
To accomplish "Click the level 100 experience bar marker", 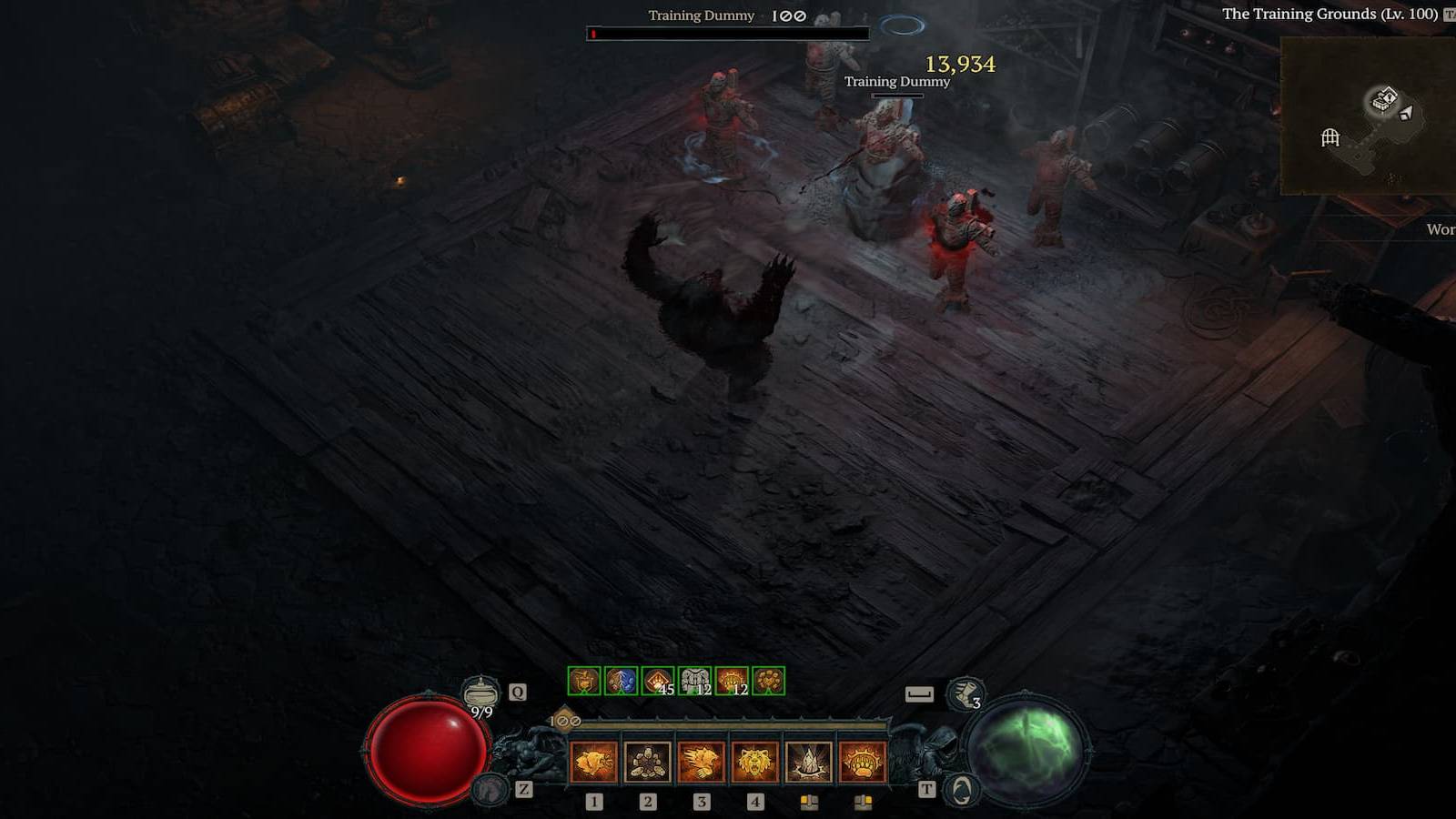I will coord(564,720).
